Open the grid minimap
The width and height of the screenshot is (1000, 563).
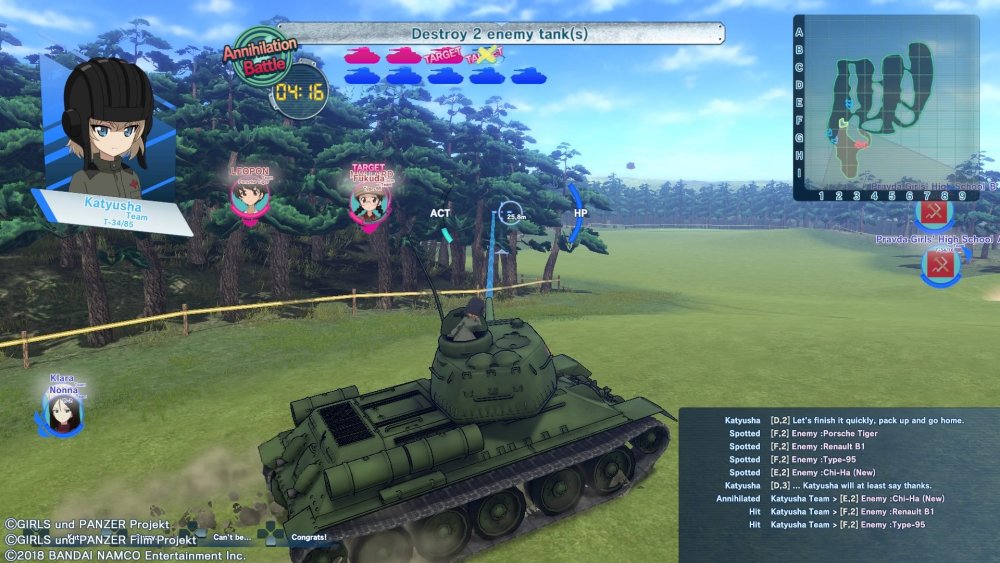885,105
